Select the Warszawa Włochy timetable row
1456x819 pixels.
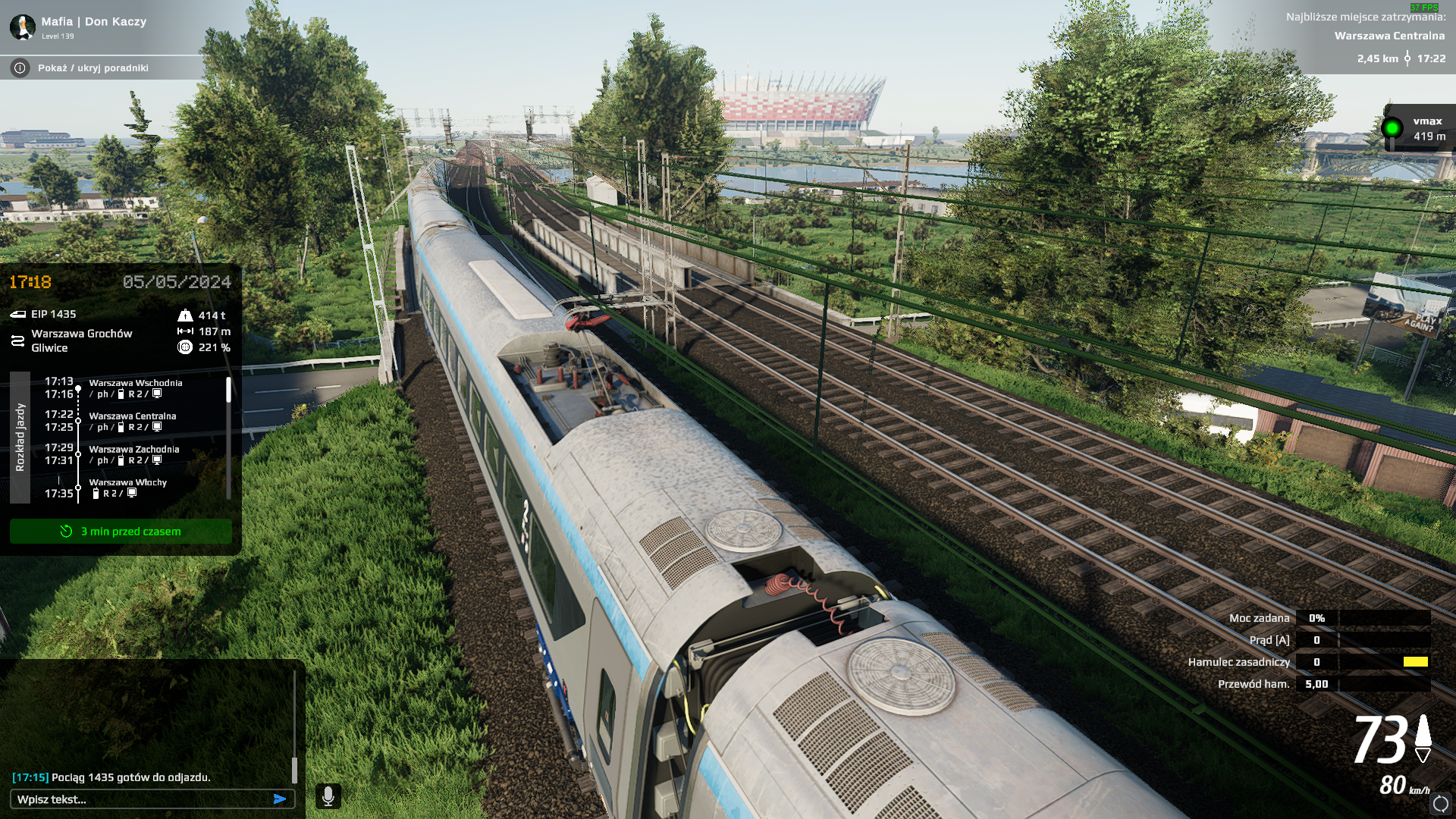pyautogui.click(x=127, y=487)
